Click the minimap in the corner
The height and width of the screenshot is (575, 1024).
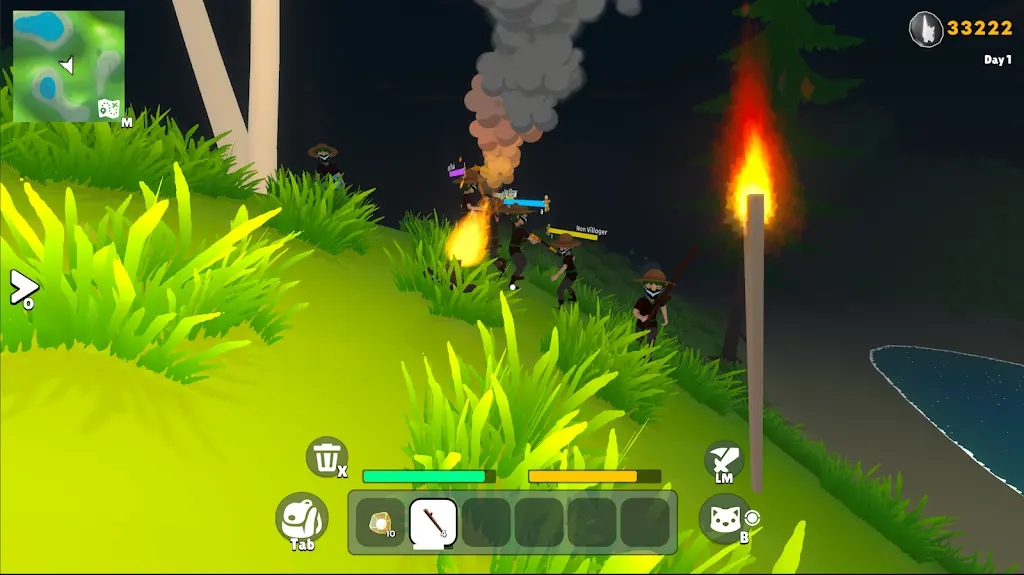coord(68,66)
